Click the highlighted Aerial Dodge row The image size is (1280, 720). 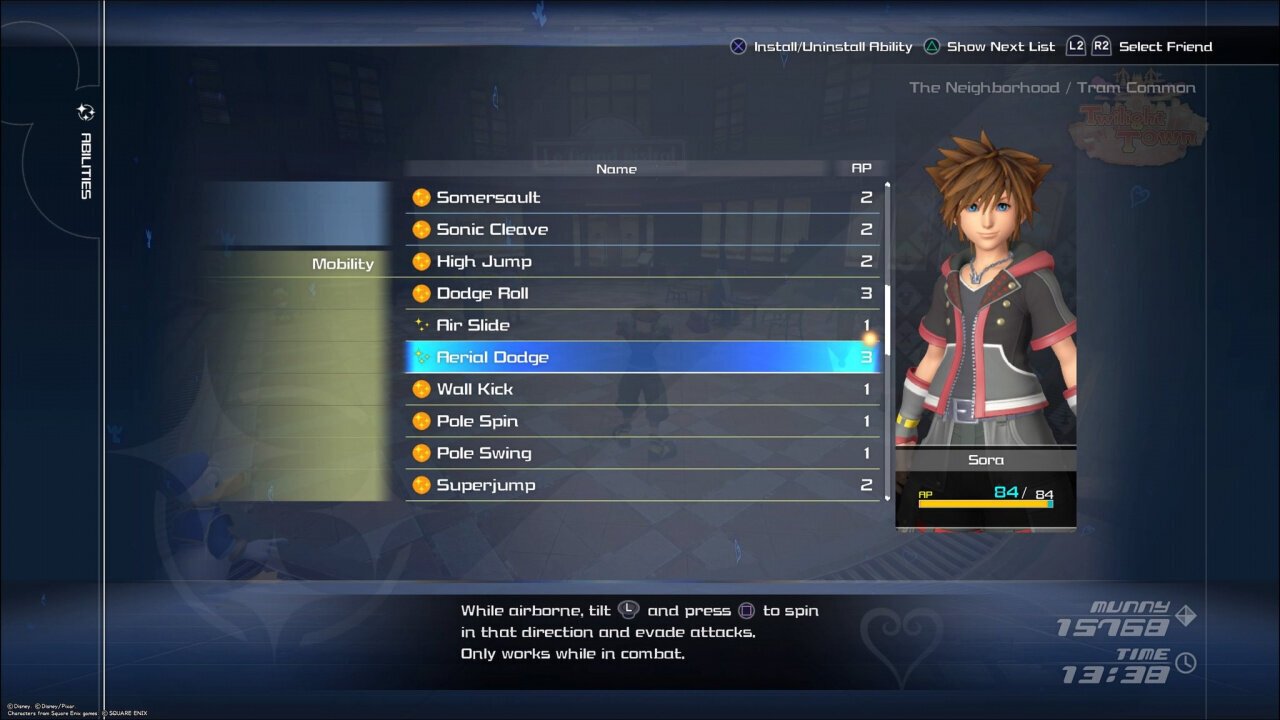pyautogui.click(x=642, y=357)
